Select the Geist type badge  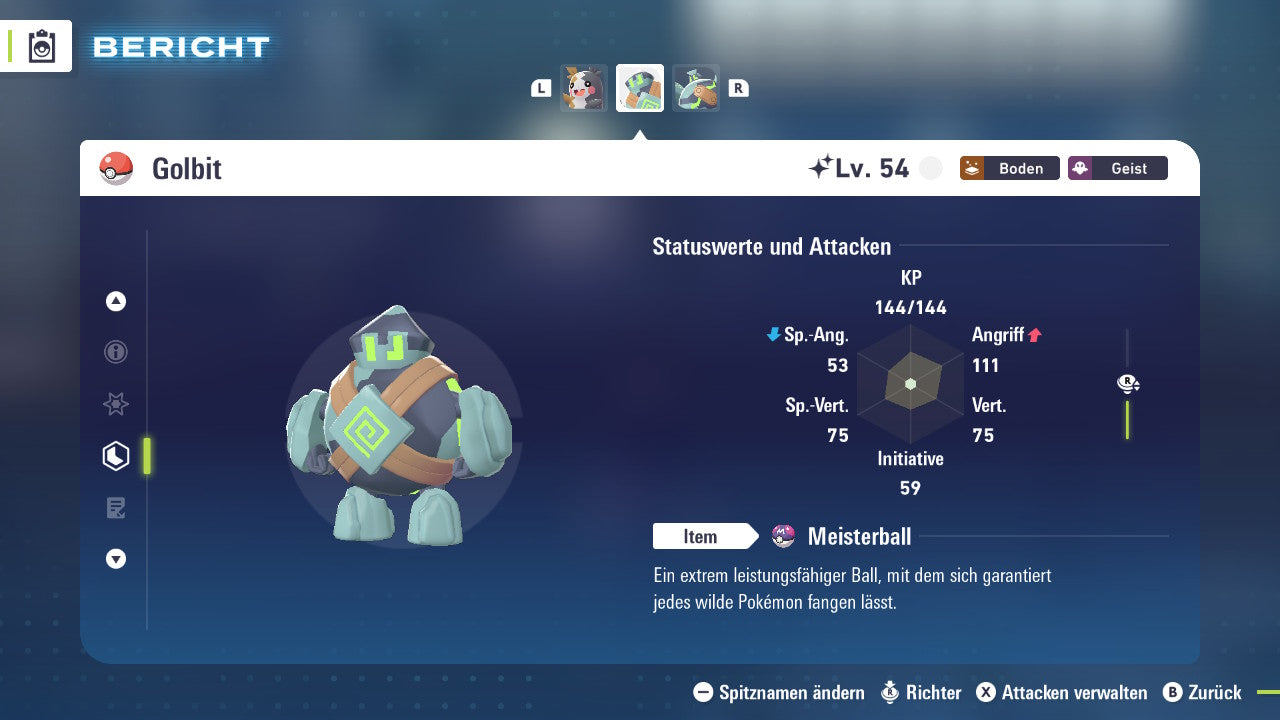coord(1117,168)
